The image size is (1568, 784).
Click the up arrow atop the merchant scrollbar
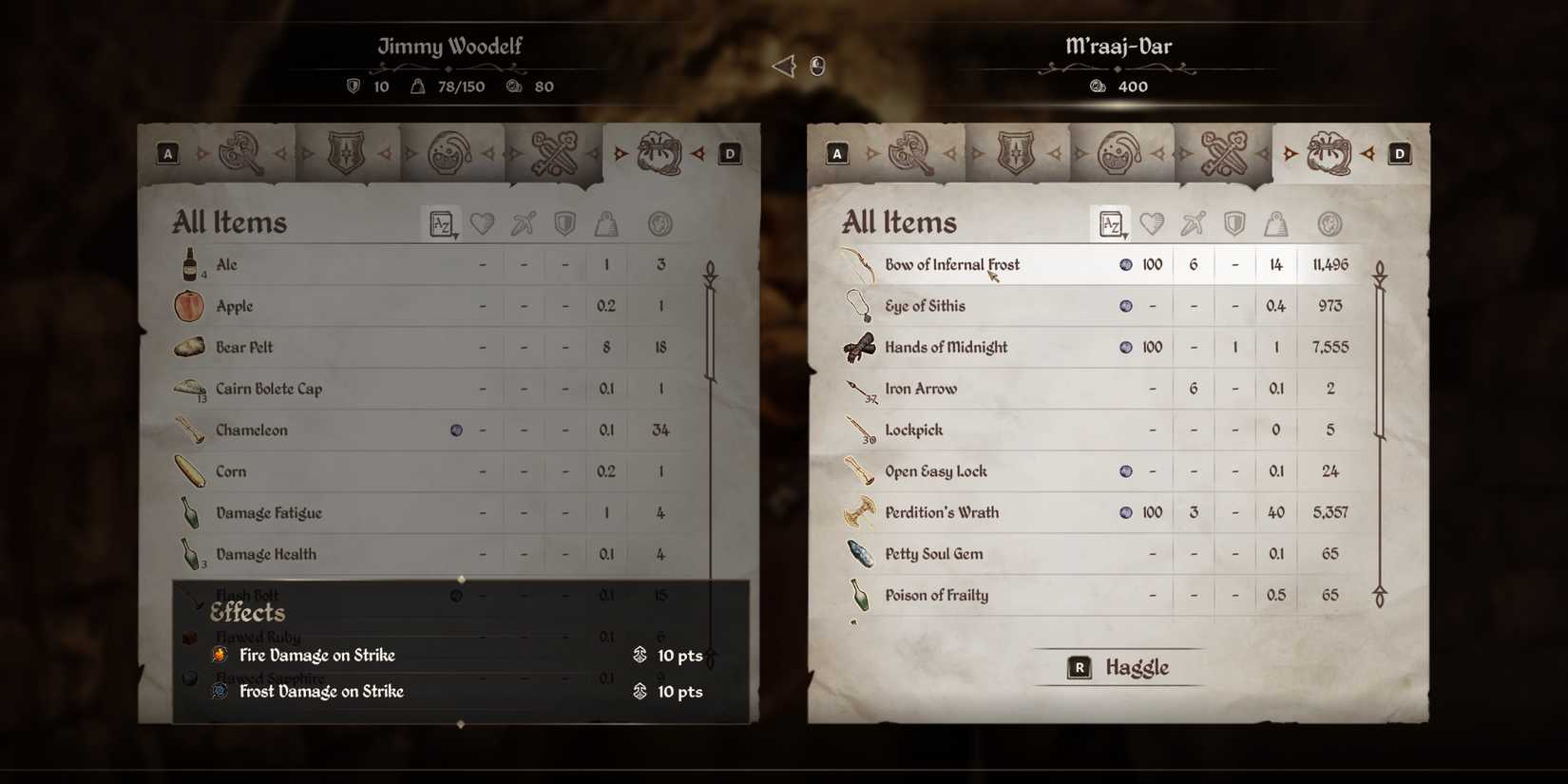click(1378, 271)
